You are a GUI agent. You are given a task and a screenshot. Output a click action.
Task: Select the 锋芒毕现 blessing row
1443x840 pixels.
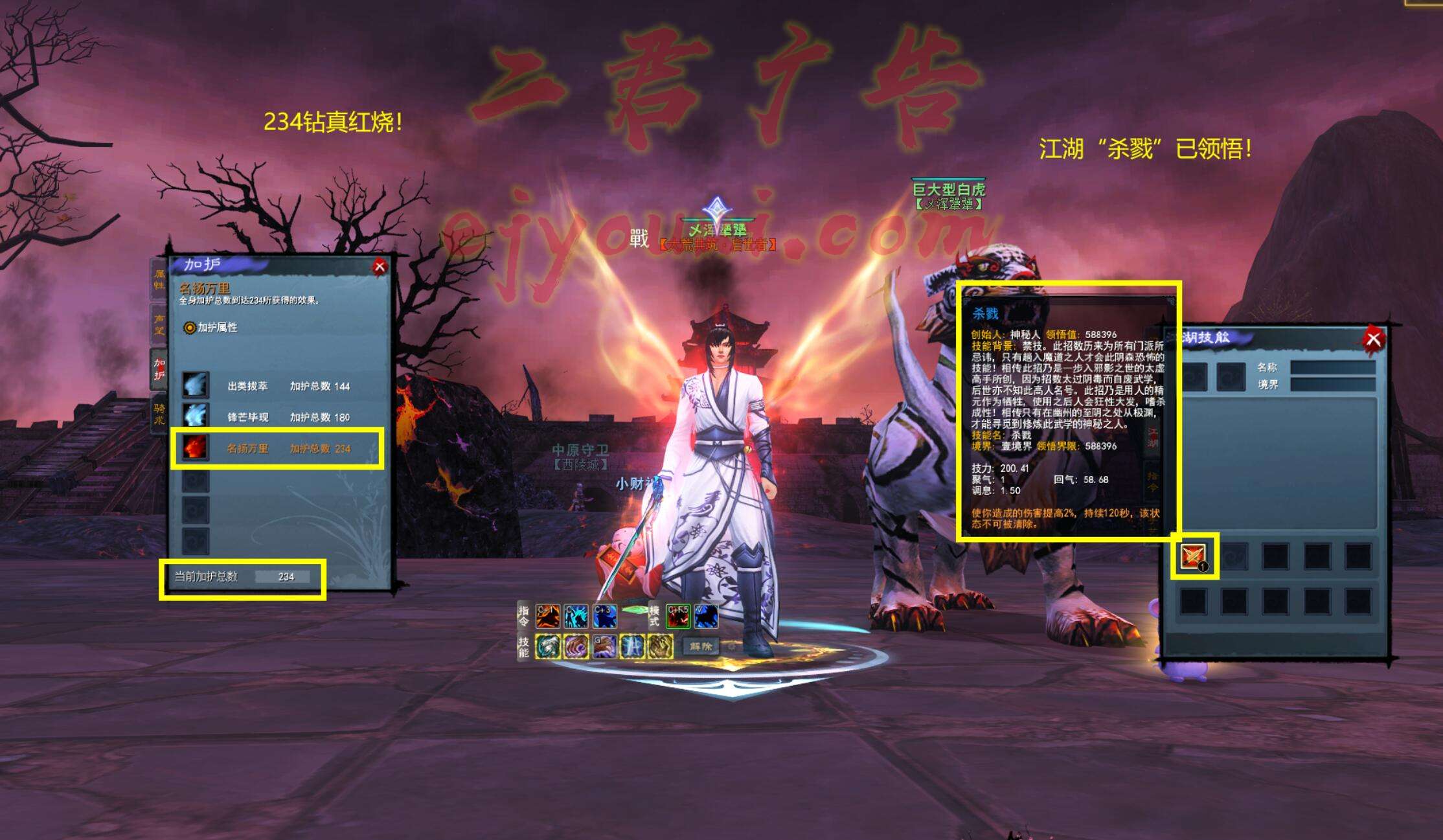[x=278, y=417]
